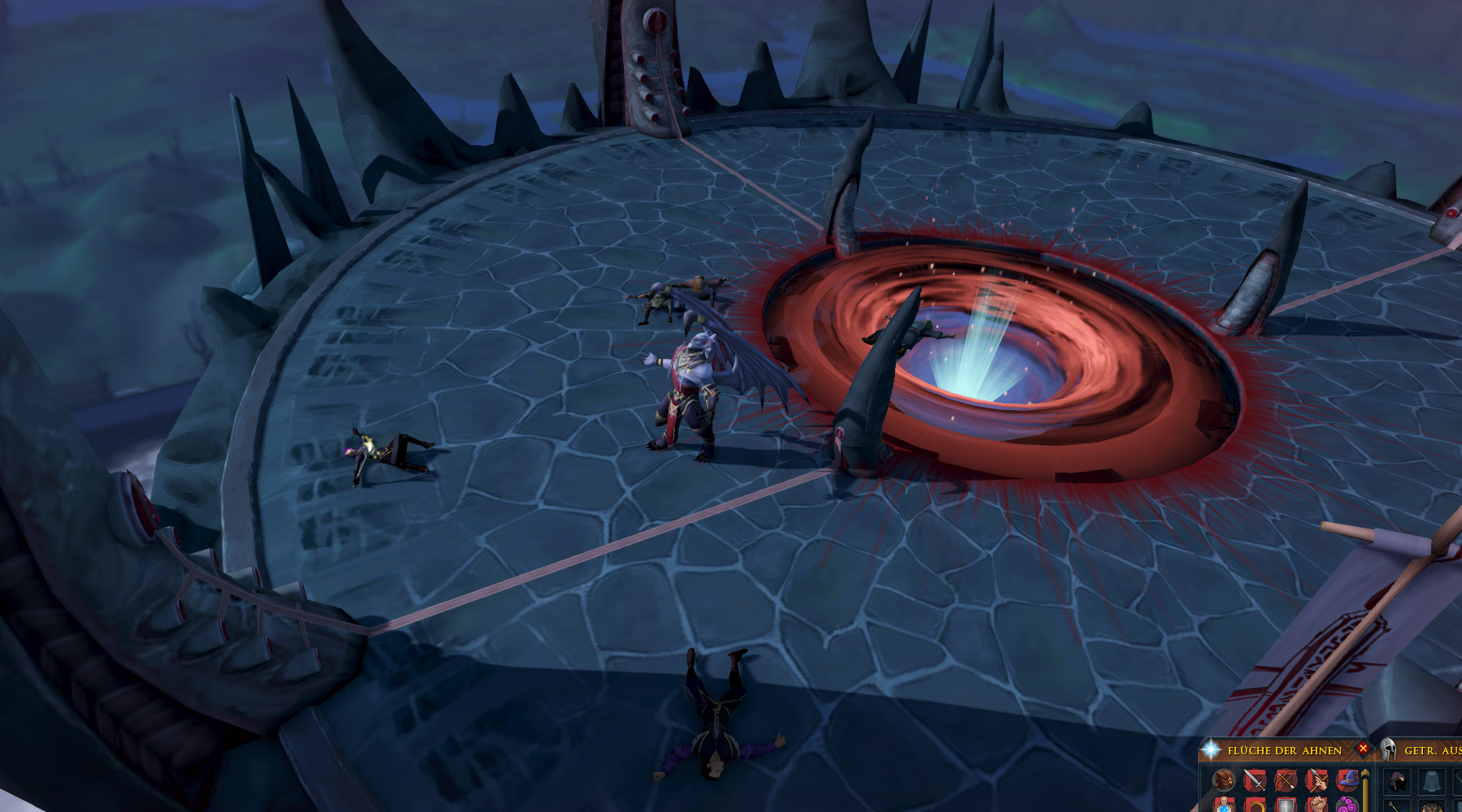Open the Getr. Ausrüstung equipment tab
Screen dimensions: 1462x812
tap(1431, 750)
